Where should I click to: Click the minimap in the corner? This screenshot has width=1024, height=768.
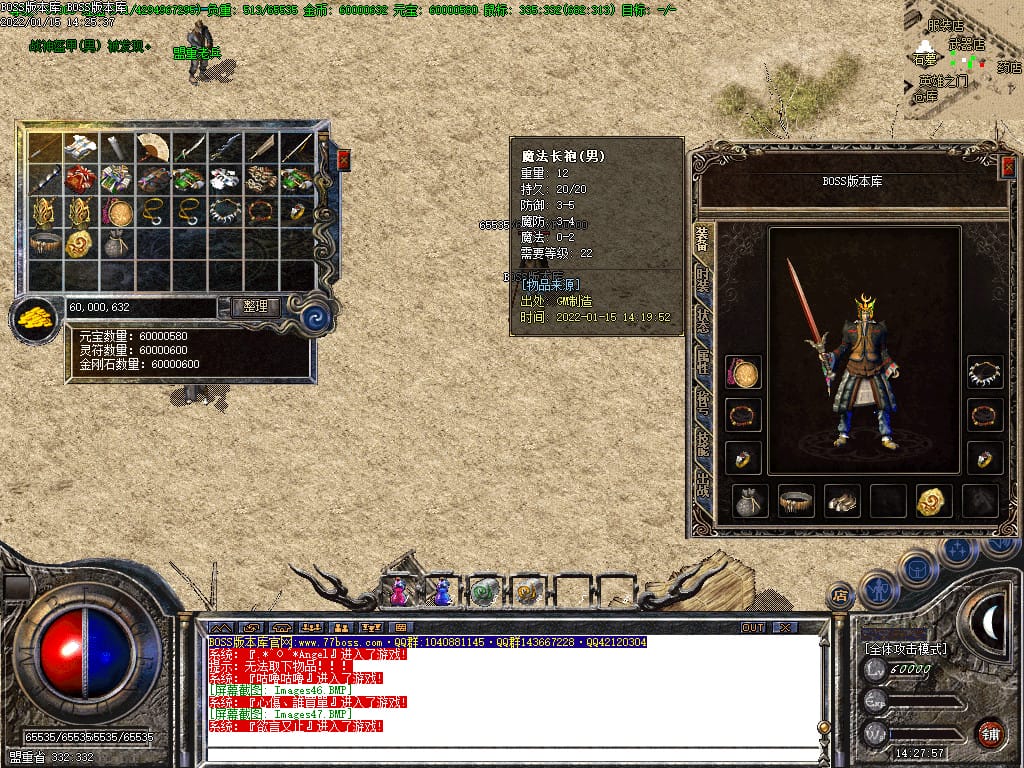(963, 60)
